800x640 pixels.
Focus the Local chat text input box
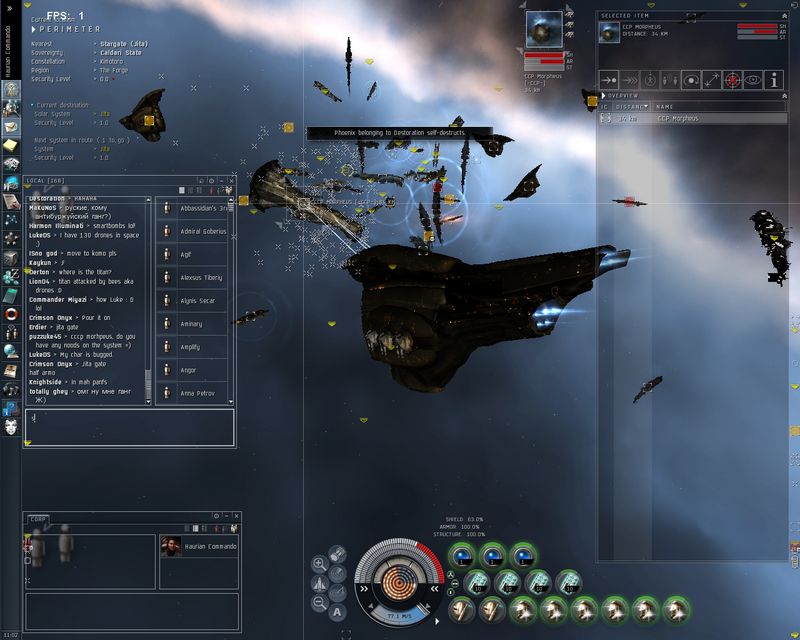click(x=130, y=427)
